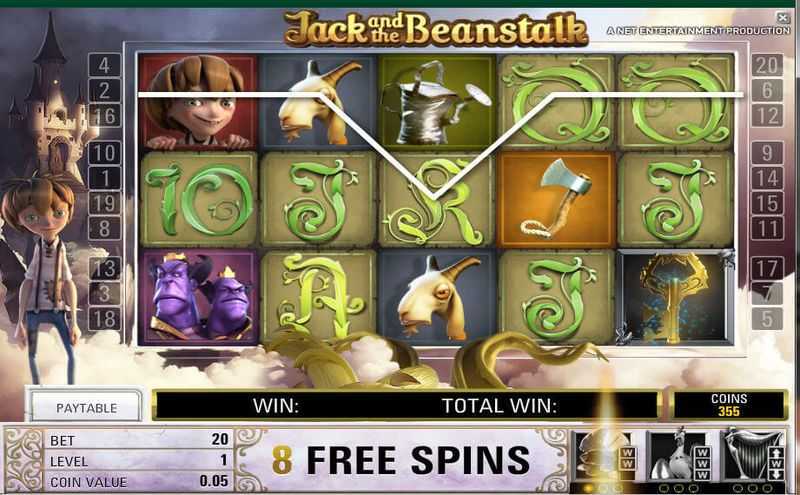Highlight payline number 10
800x495 pixels.
point(105,153)
